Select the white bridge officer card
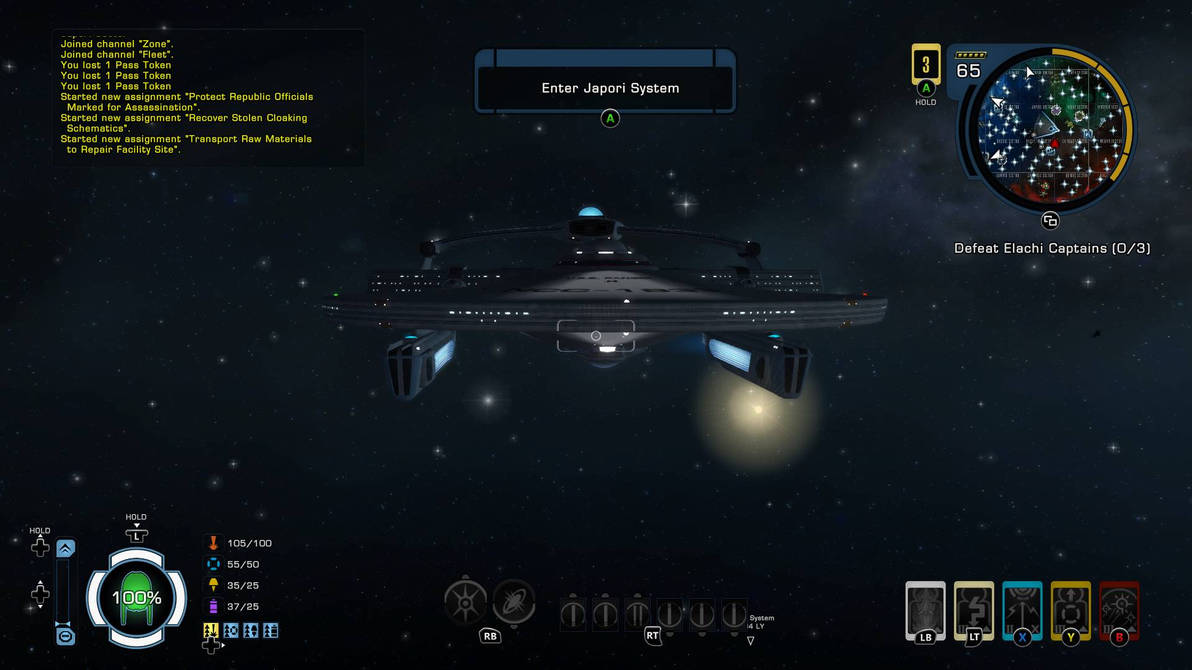1192x670 pixels. tap(925, 609)
